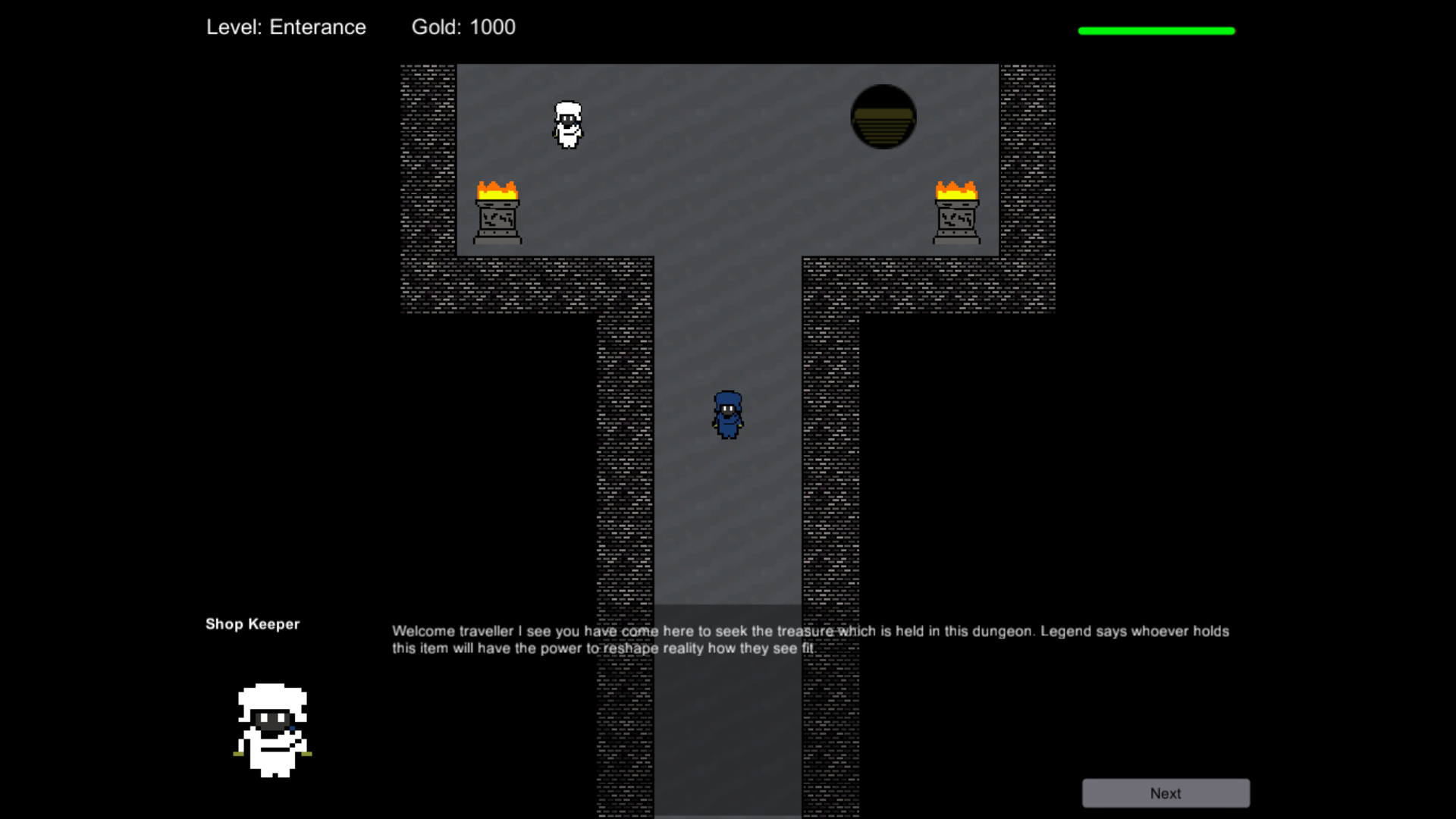Select the Shop Keeper sprite in the dungeon
The image size is (1456, 819).
tap(569, 125)
